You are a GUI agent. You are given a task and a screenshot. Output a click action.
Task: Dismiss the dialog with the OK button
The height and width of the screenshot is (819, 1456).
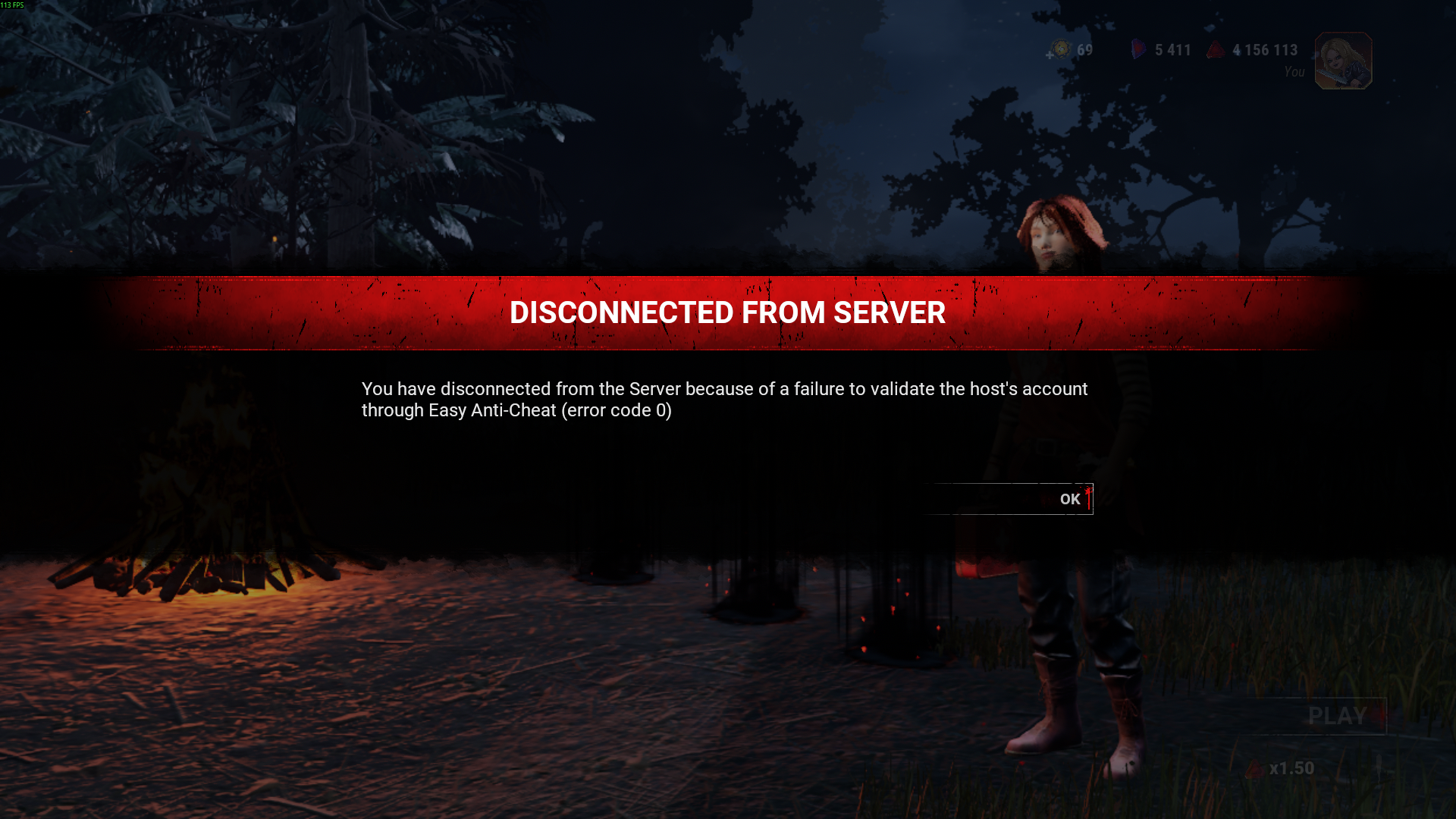point(1069,499)
